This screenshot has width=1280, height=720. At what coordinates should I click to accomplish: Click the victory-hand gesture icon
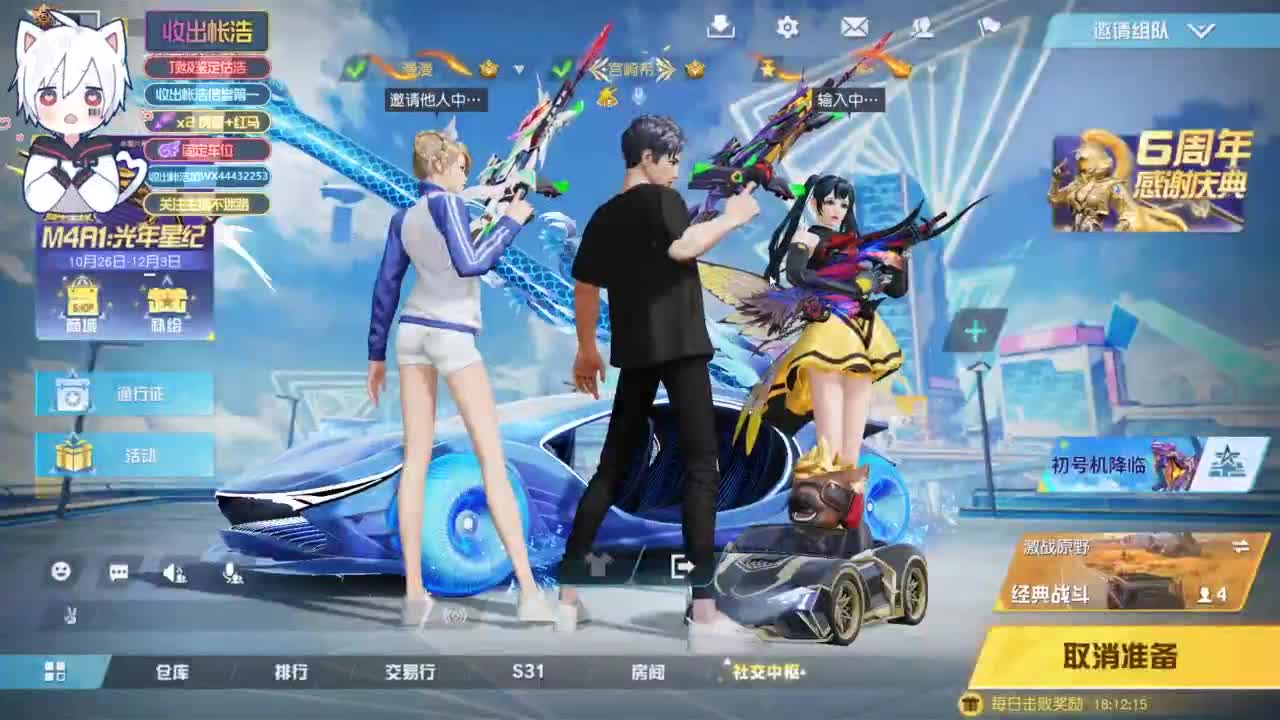[70, 614]
